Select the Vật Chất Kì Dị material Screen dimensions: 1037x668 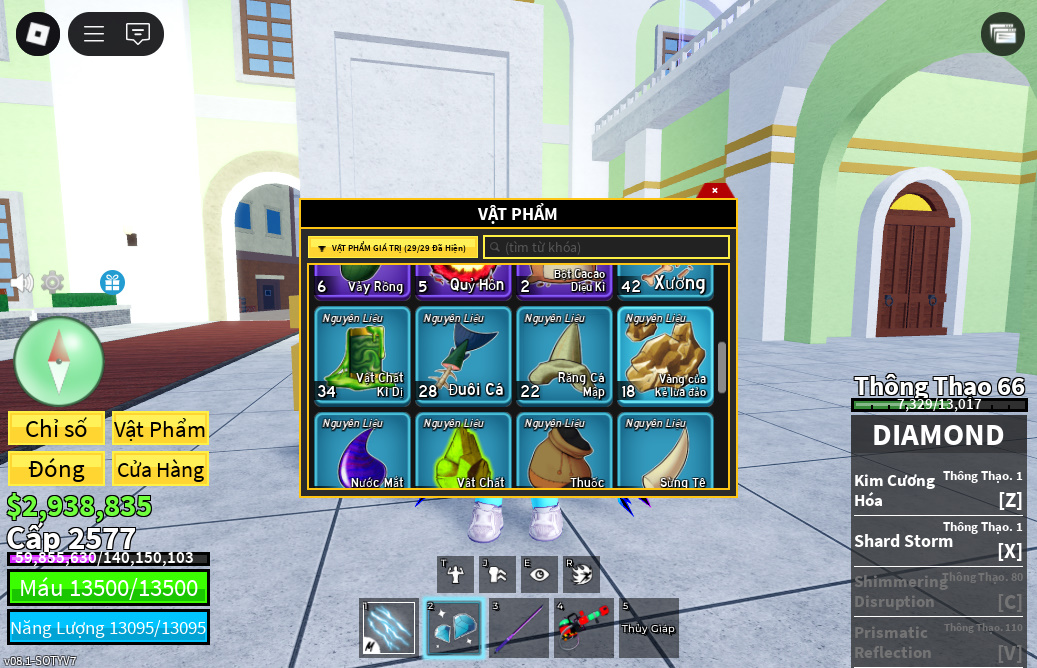[362, 354]
